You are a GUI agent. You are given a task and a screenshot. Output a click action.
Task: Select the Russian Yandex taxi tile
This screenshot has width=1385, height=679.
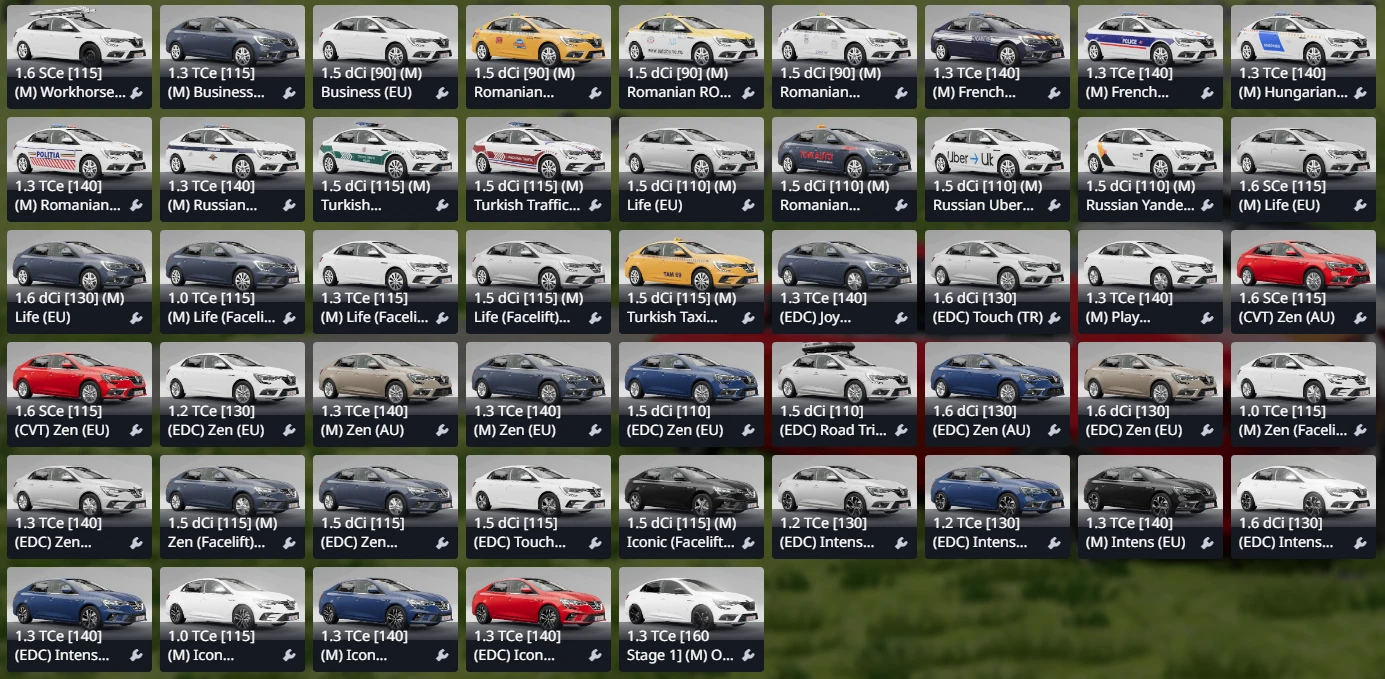pos(1150,169)
